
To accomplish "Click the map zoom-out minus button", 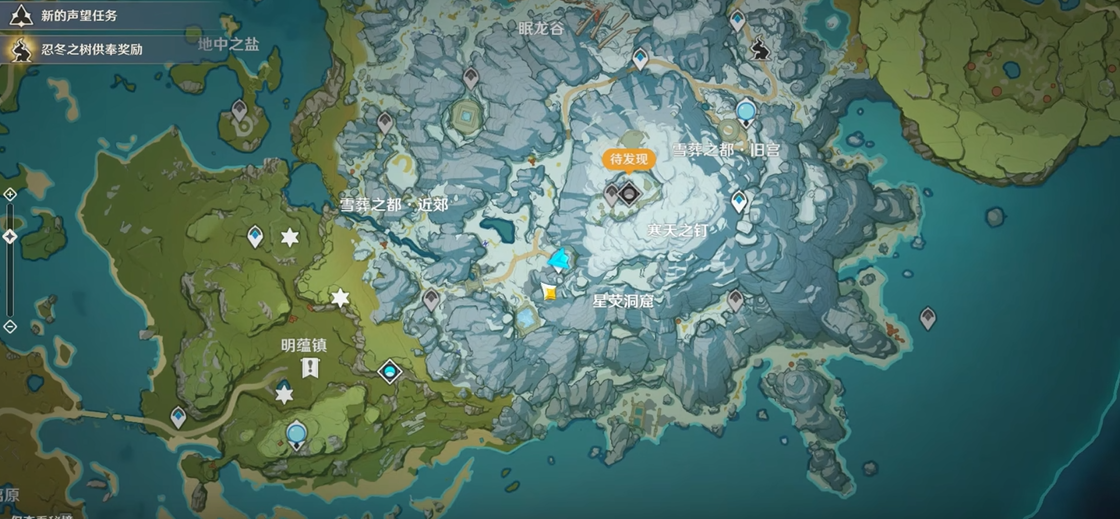I will (x=10, y=326).
